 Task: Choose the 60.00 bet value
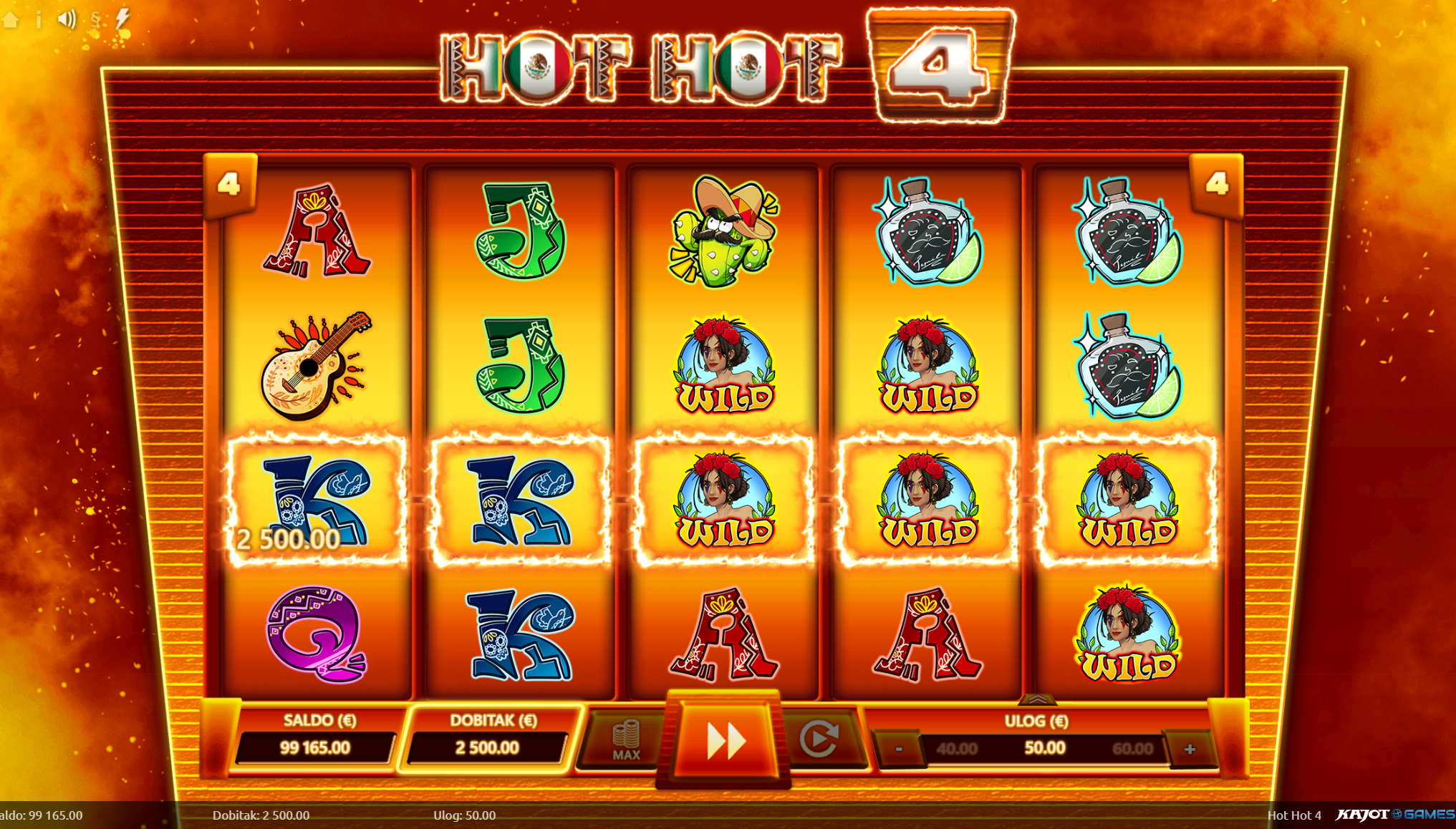(x=1132, y=749)
